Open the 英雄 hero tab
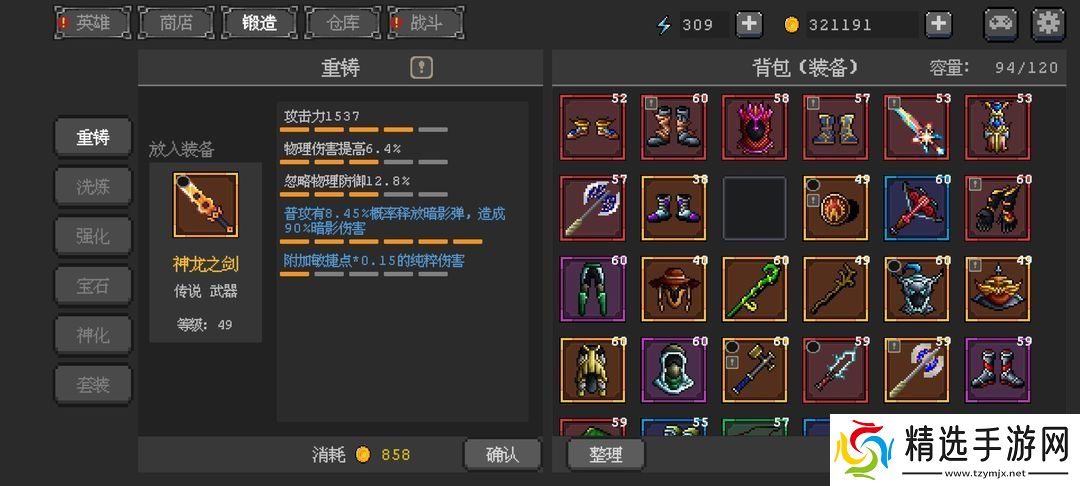 [x=93, y=23]
